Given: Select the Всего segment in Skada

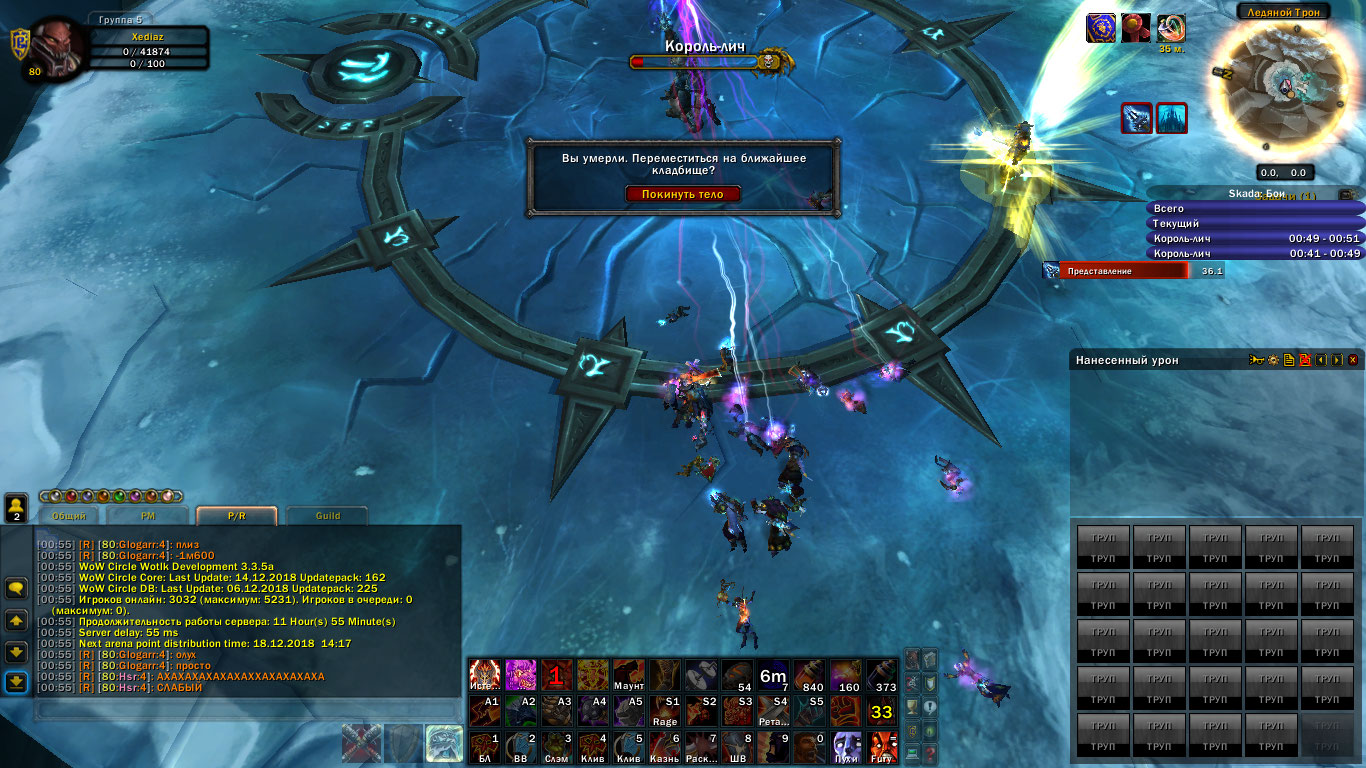Looking at the screenshot, I should [1255, 209].
